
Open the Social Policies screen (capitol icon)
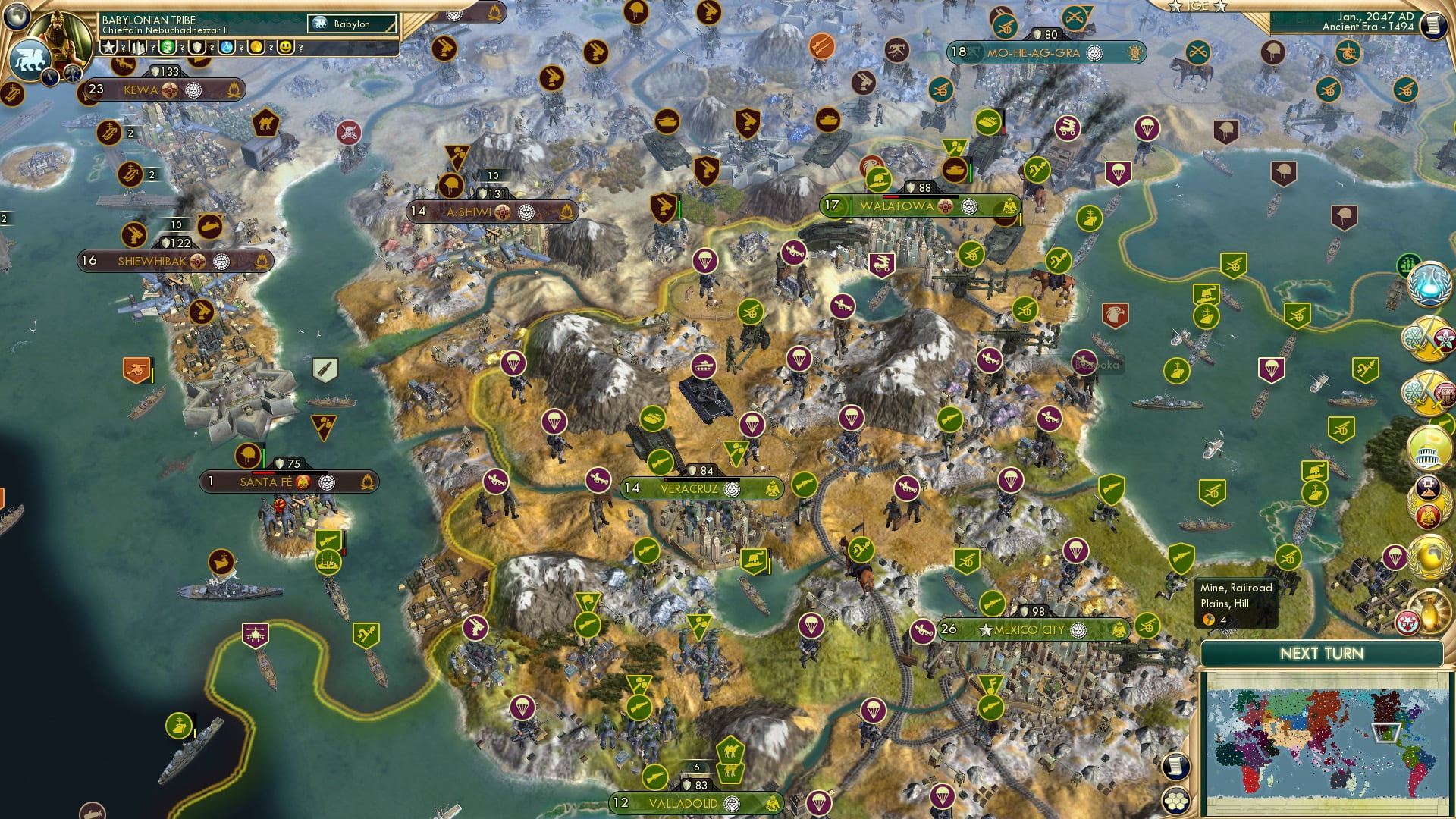click(1429, 450)
